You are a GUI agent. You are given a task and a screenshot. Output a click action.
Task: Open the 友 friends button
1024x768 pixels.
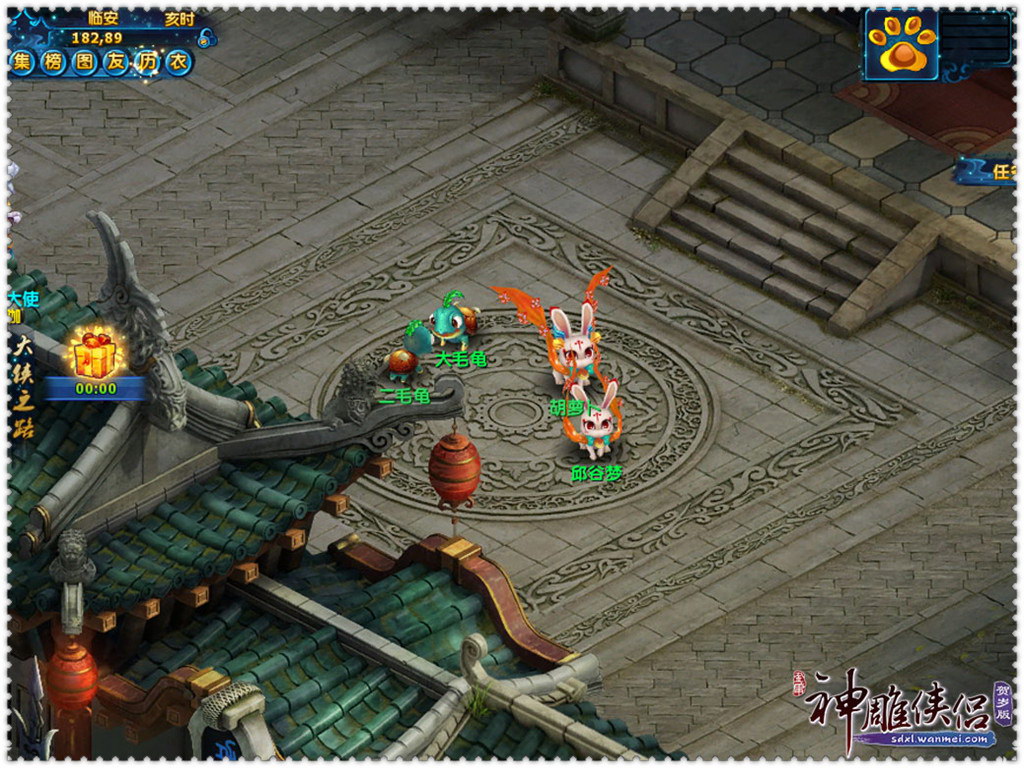116,63
